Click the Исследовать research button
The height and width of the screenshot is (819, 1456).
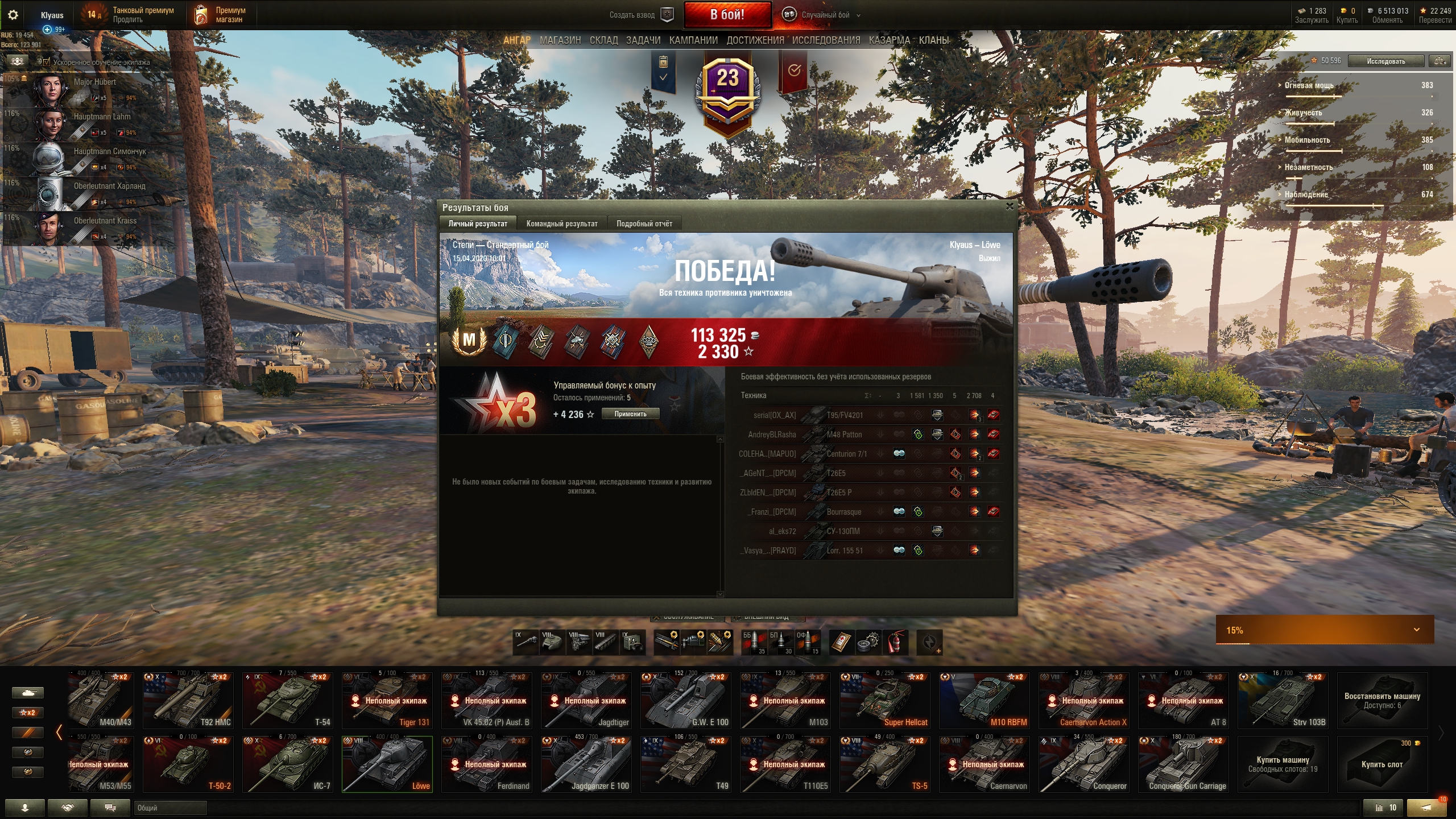1385,61
